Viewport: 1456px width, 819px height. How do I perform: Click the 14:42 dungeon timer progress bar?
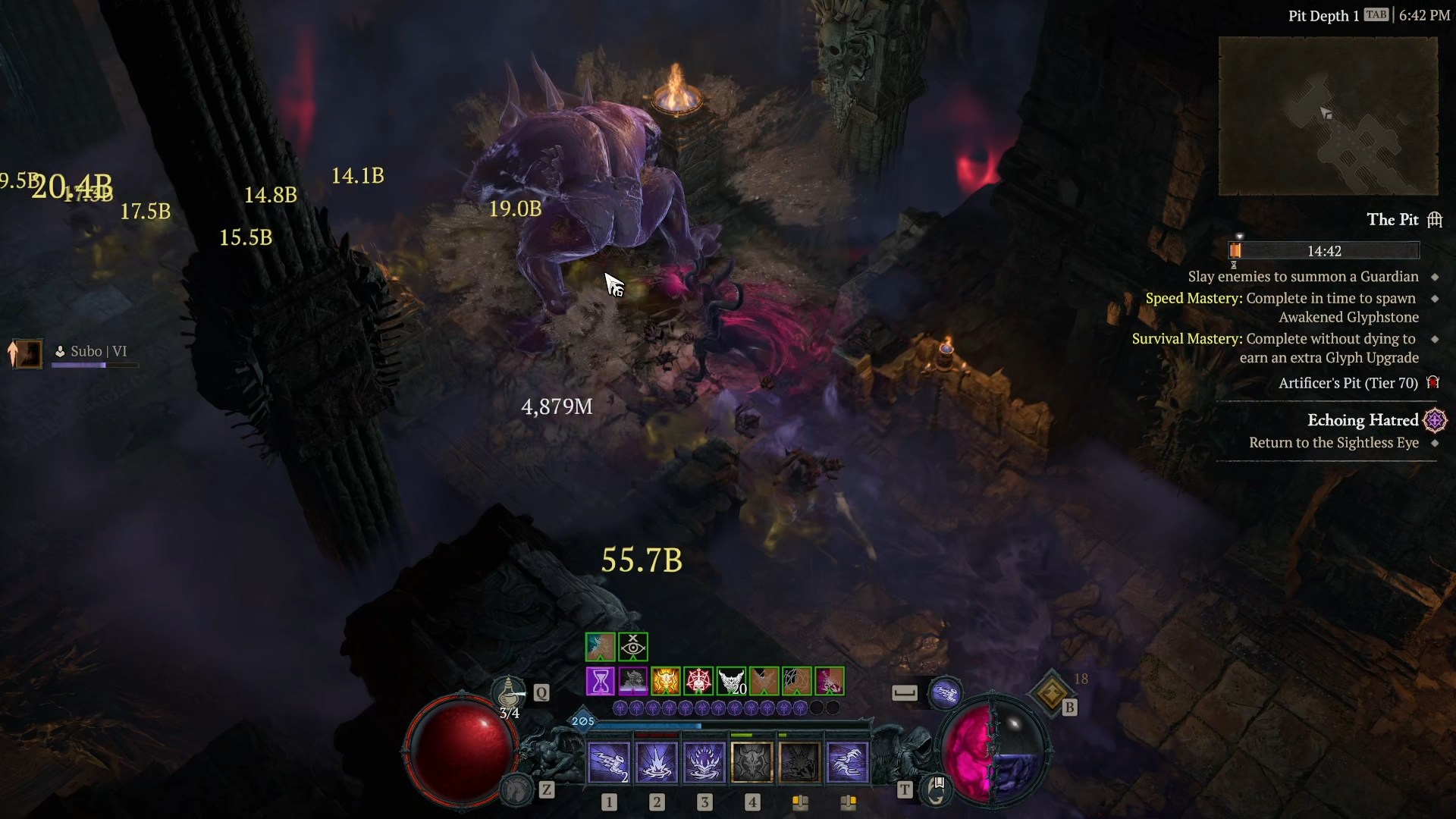1324,250
